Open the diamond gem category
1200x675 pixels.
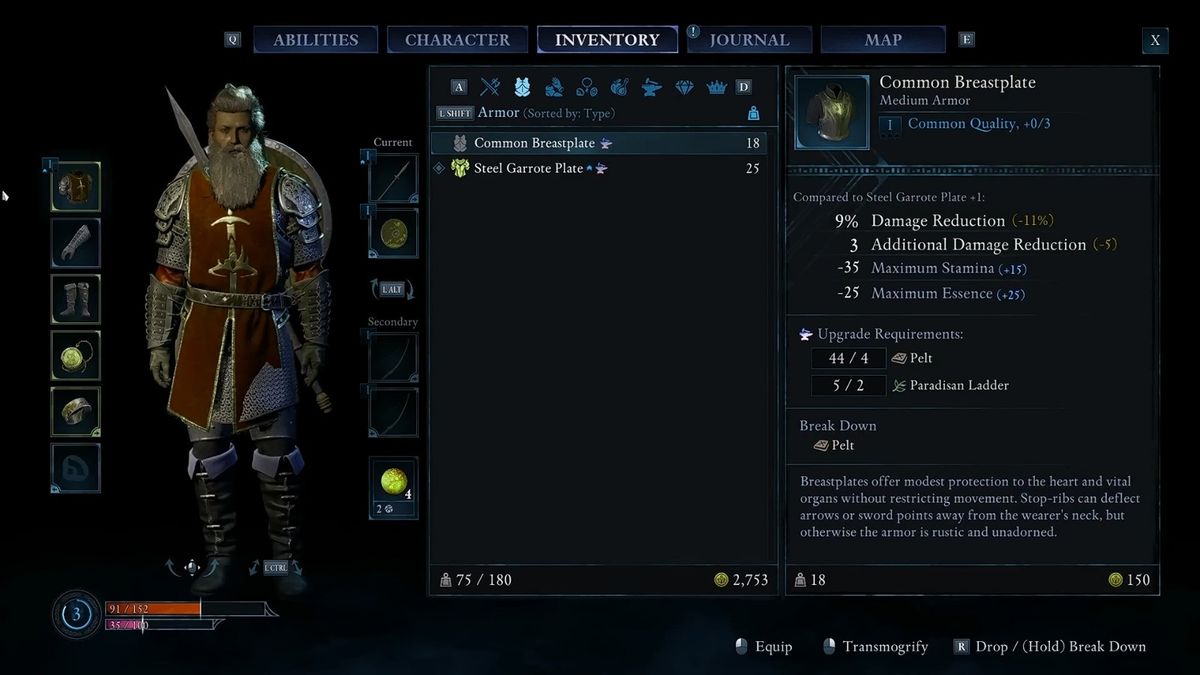[684, 87]
